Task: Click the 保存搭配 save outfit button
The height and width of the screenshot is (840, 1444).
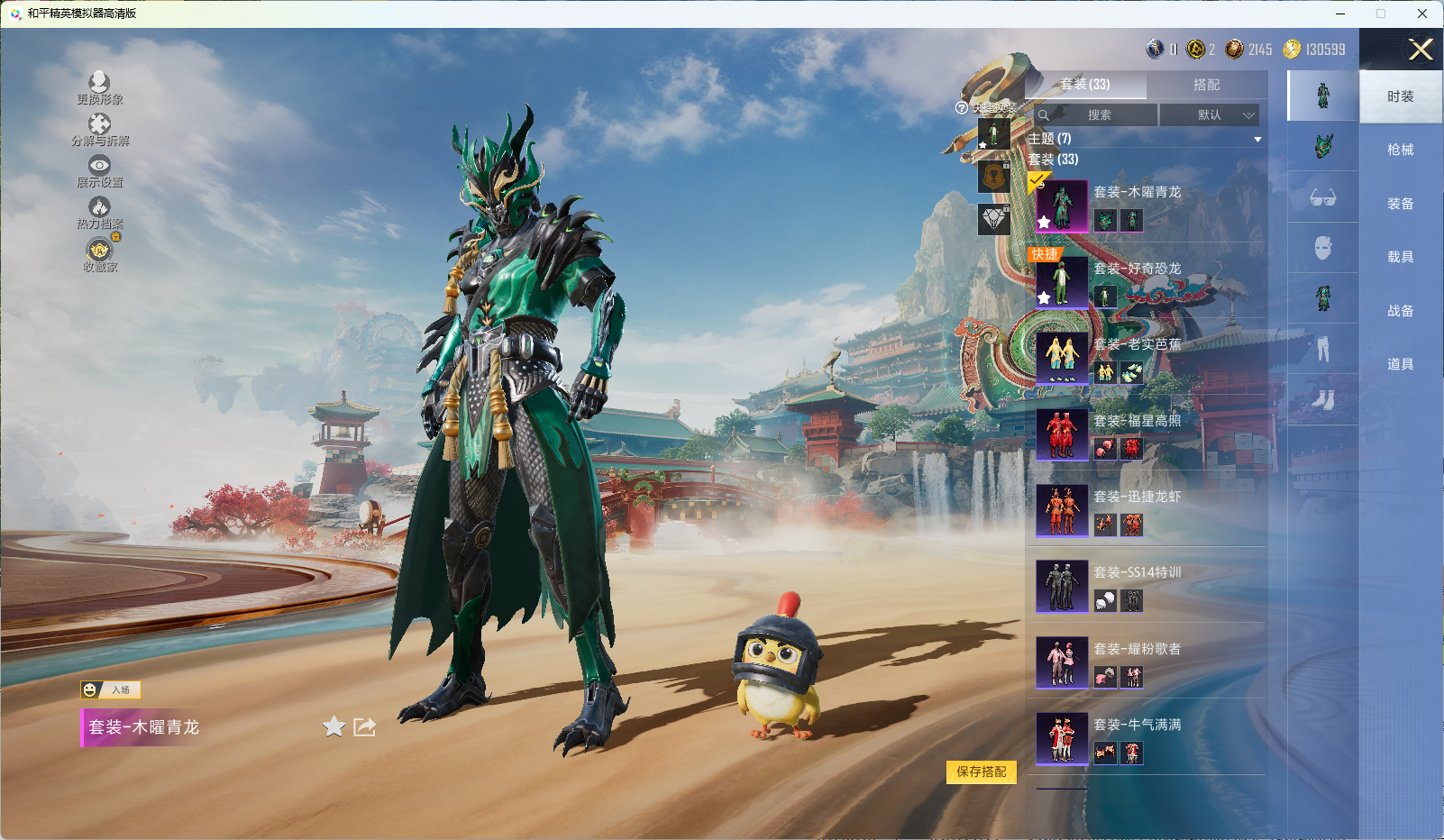Action: click(981, 772)
